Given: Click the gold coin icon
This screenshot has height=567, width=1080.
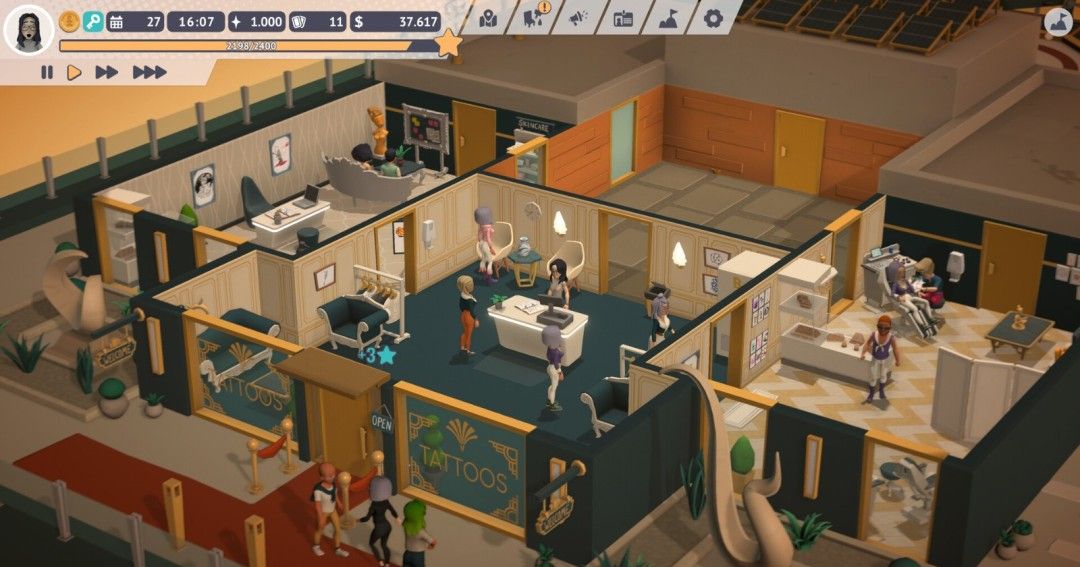Looking at the screenshot, I should (69, 21).
